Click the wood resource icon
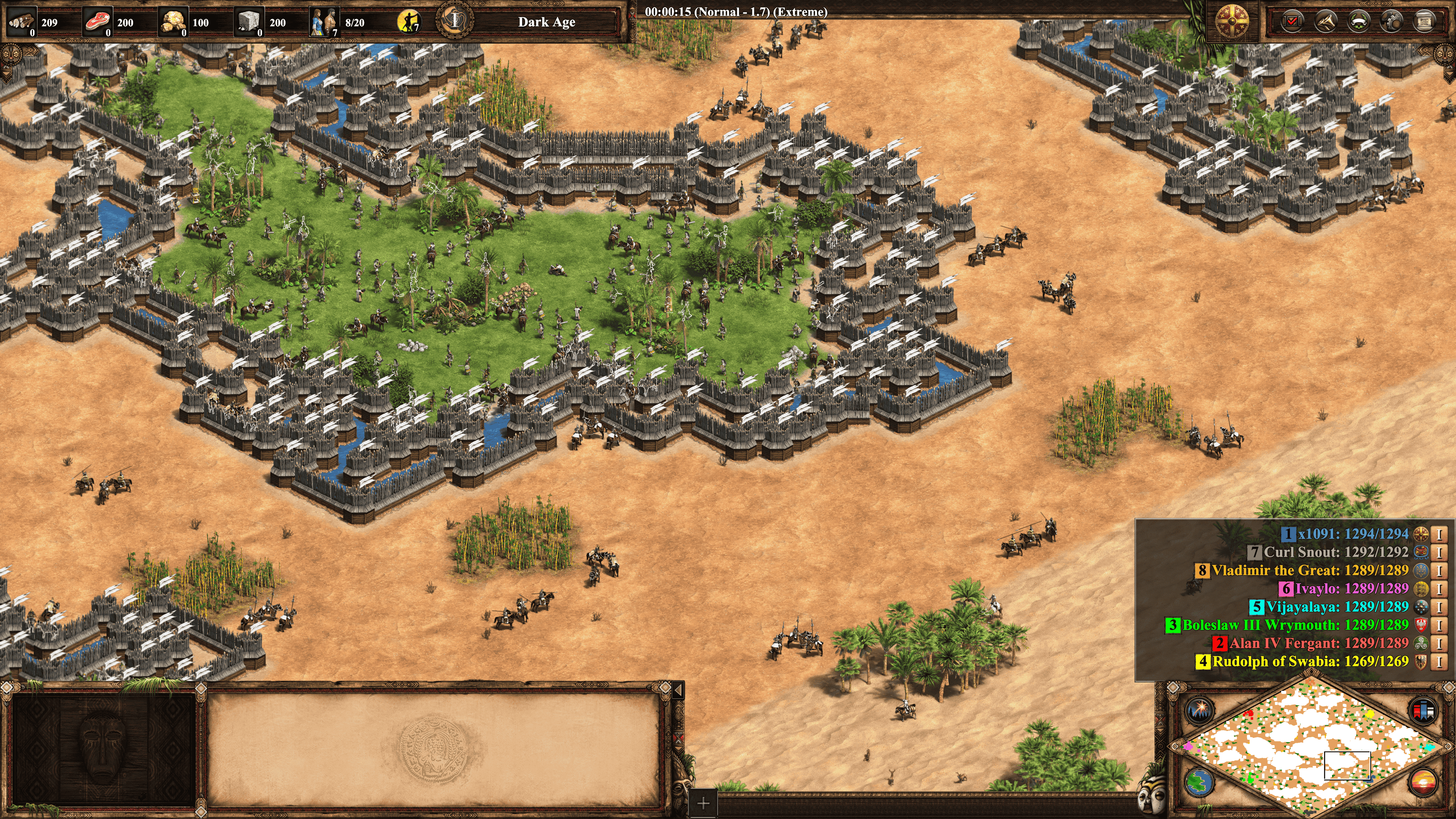 pyautogui.click(x=22, y=22)
